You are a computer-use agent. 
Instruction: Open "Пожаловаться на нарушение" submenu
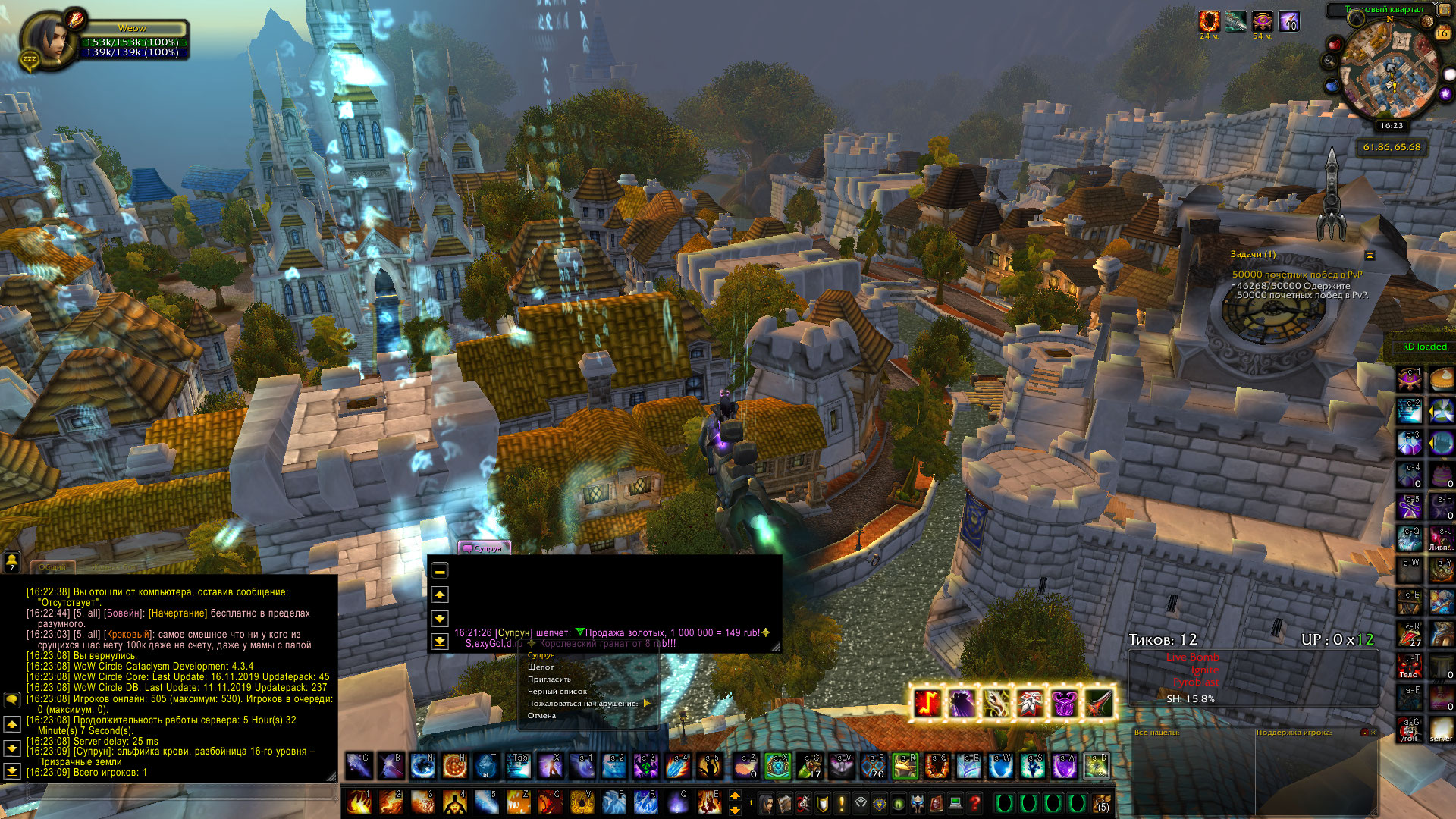pos(584,704)
